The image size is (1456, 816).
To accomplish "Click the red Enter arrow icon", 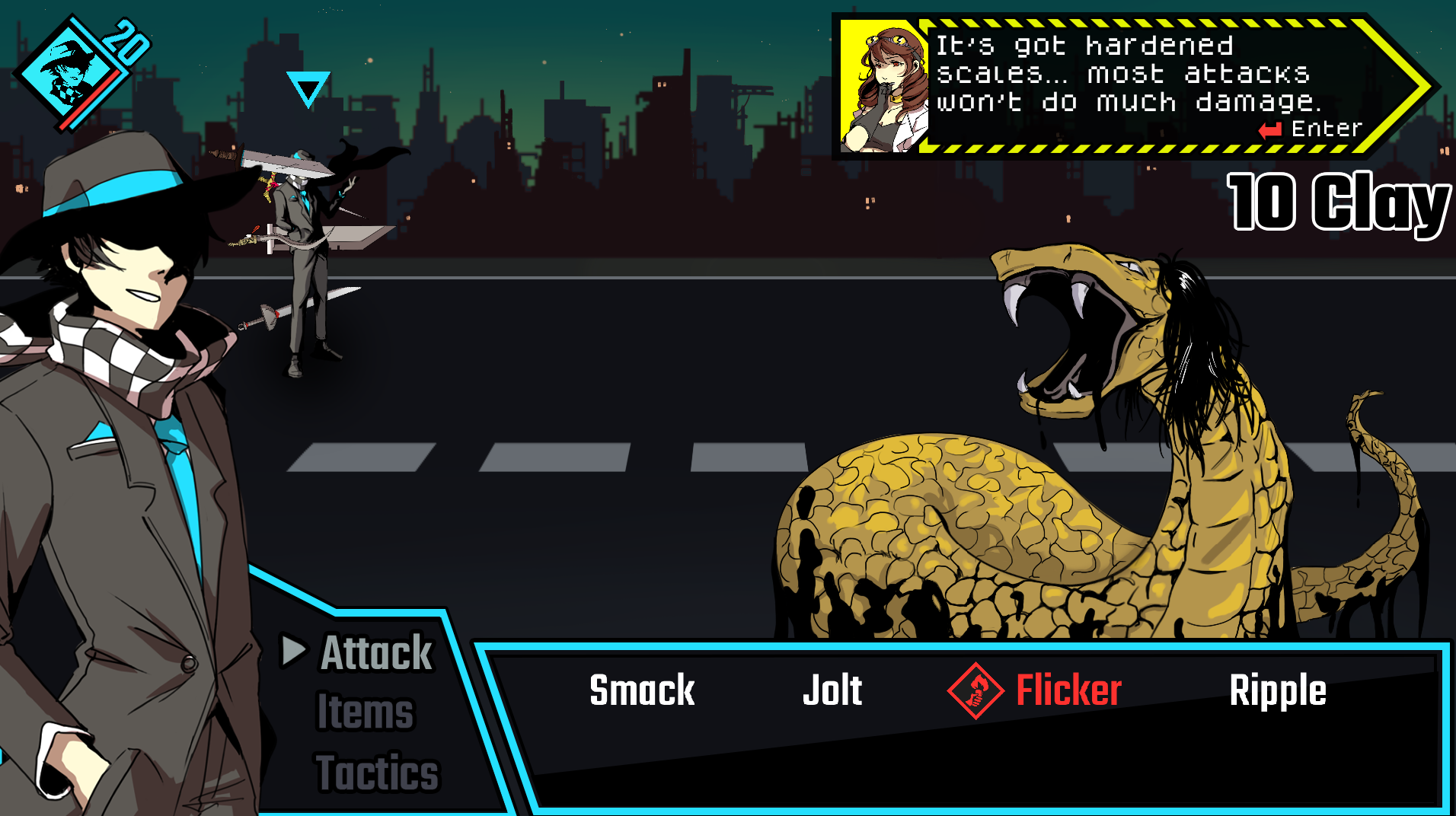I will [1268, 129].
